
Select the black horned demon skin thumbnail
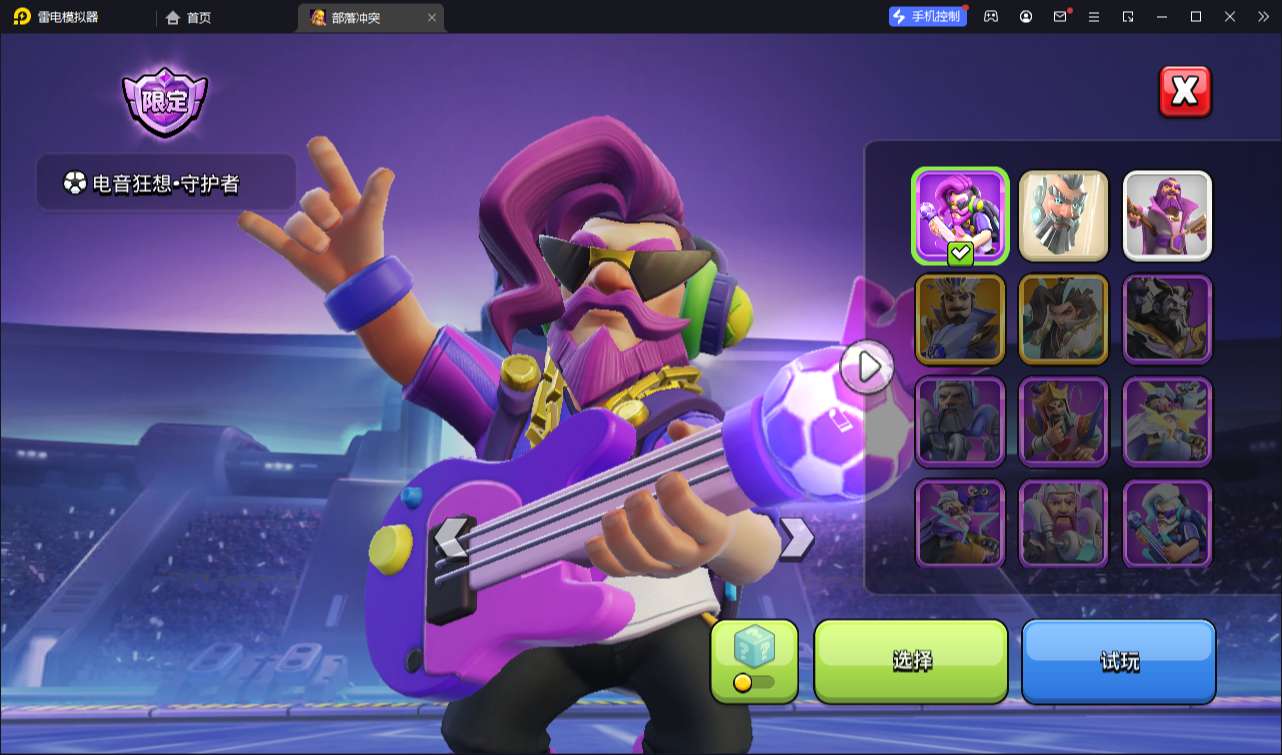[1167, 318]
